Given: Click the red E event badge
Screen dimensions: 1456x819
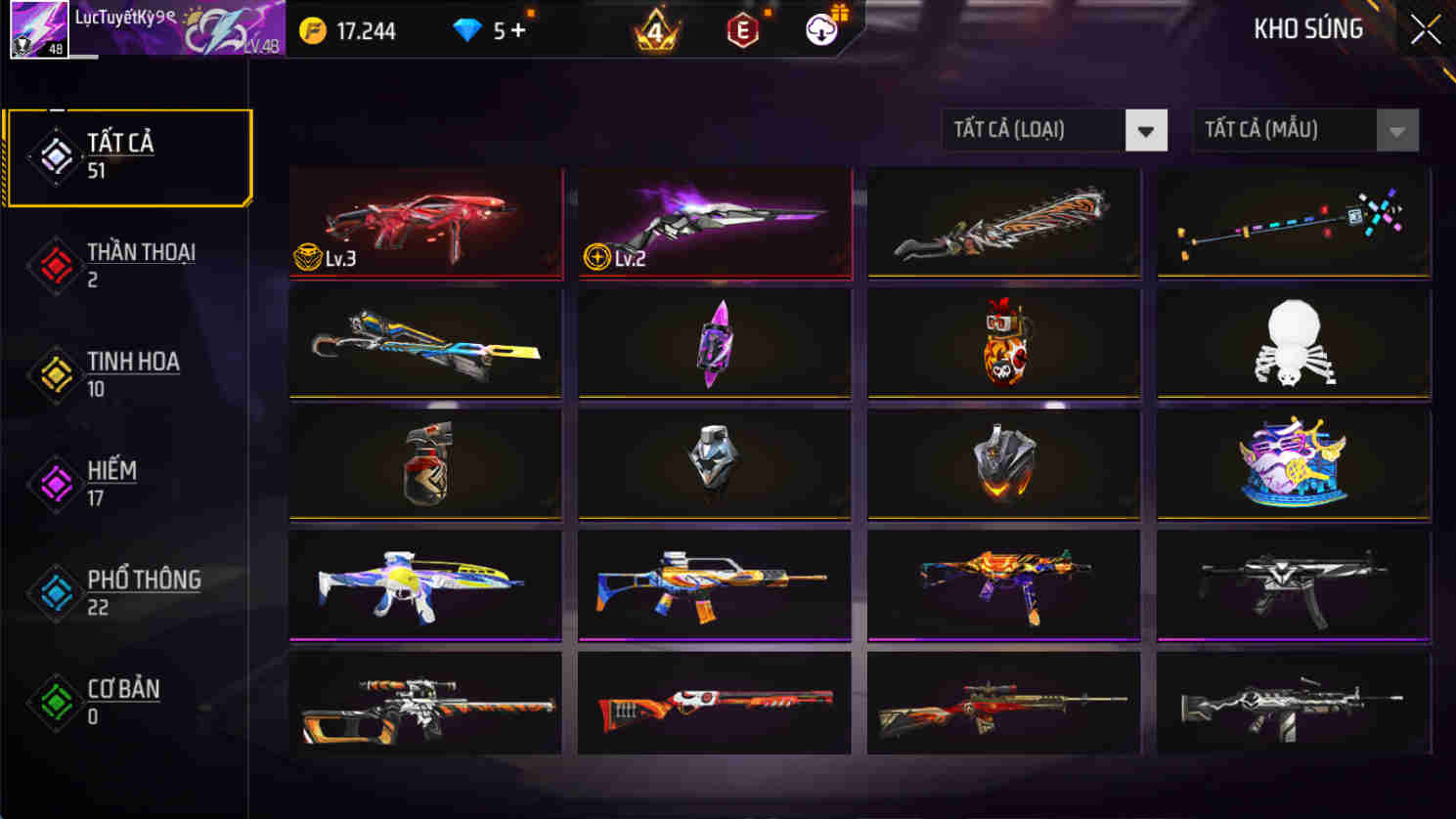Looking at the screenshot, I should pyautogui.click(x=740, y=29).
